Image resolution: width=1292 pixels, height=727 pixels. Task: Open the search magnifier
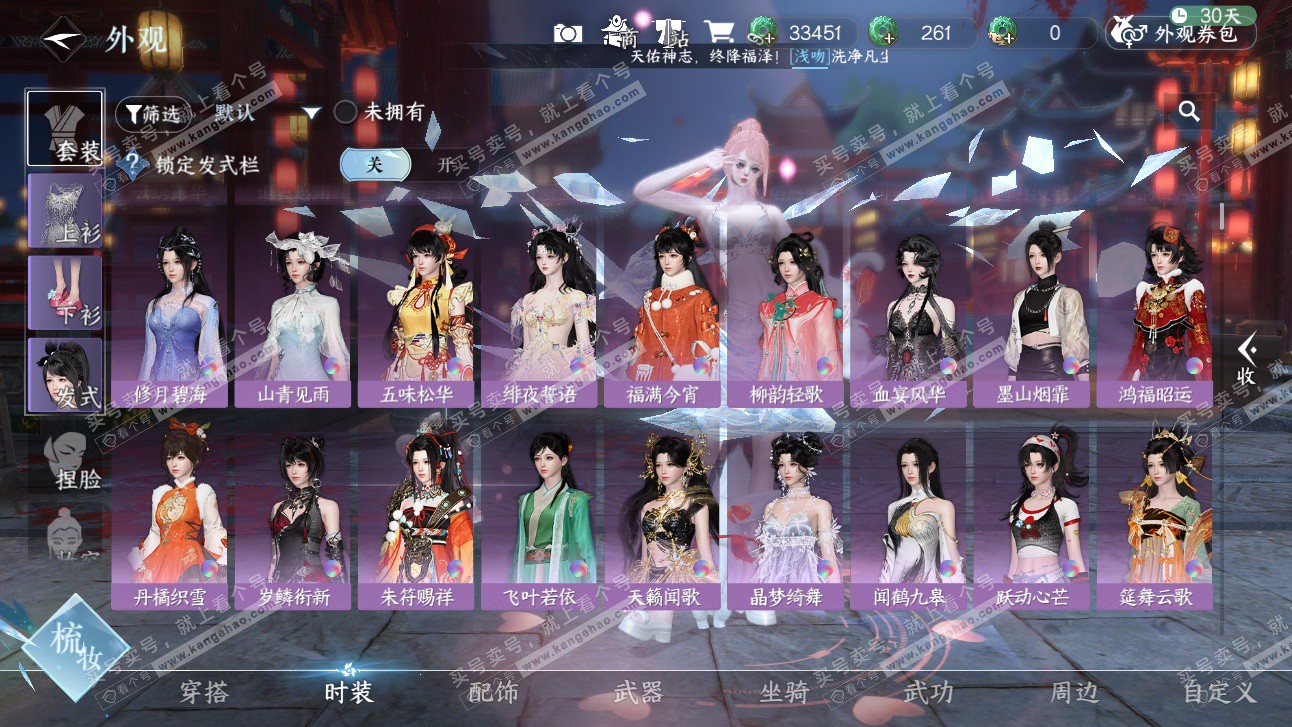pos(1189,111)
